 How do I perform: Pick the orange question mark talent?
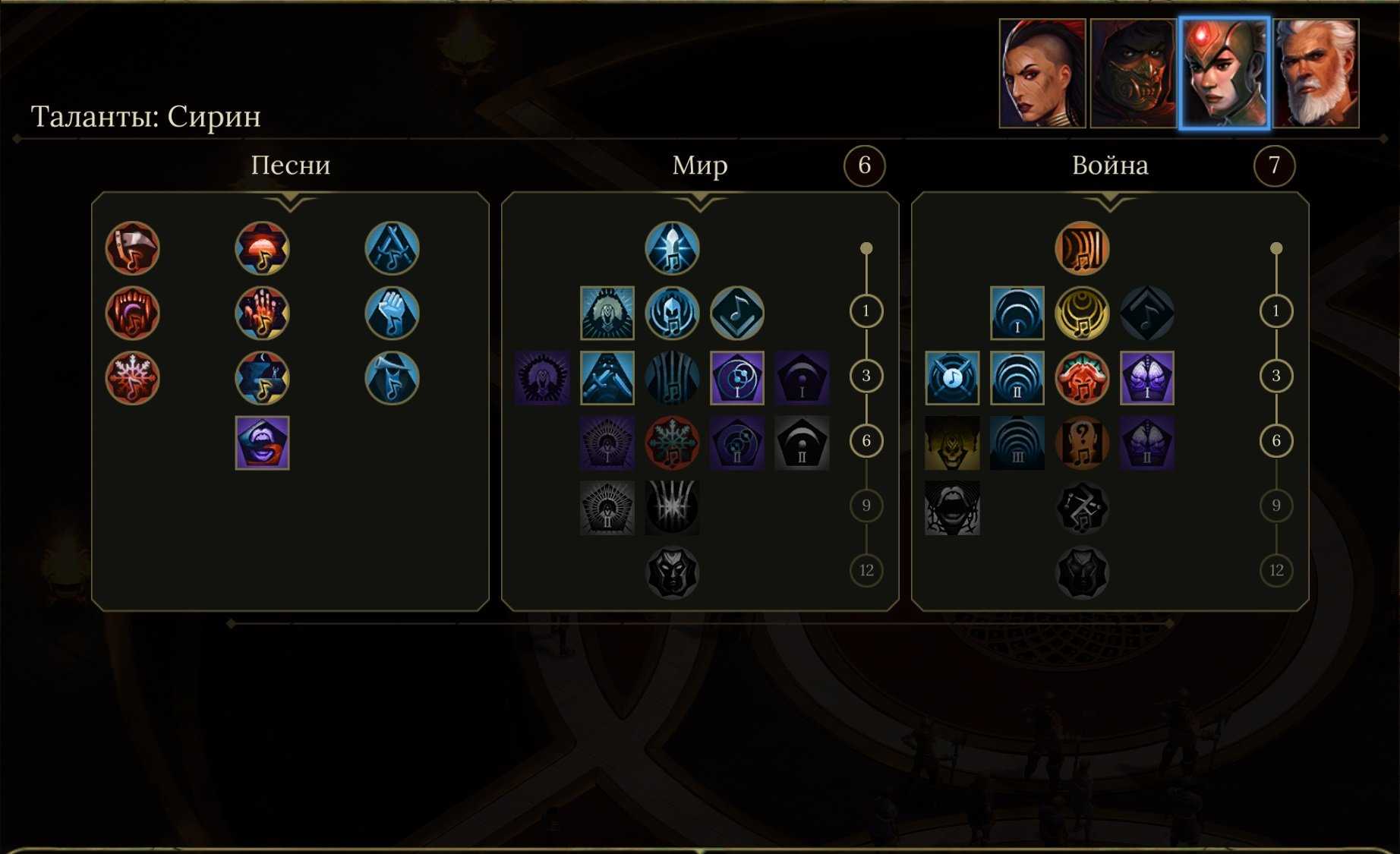(x=1082, y=443)
